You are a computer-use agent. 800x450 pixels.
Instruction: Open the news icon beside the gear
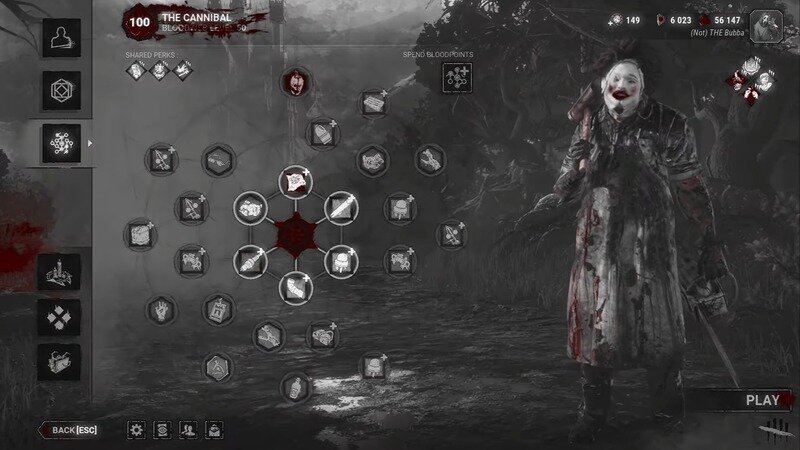(162, 430)
